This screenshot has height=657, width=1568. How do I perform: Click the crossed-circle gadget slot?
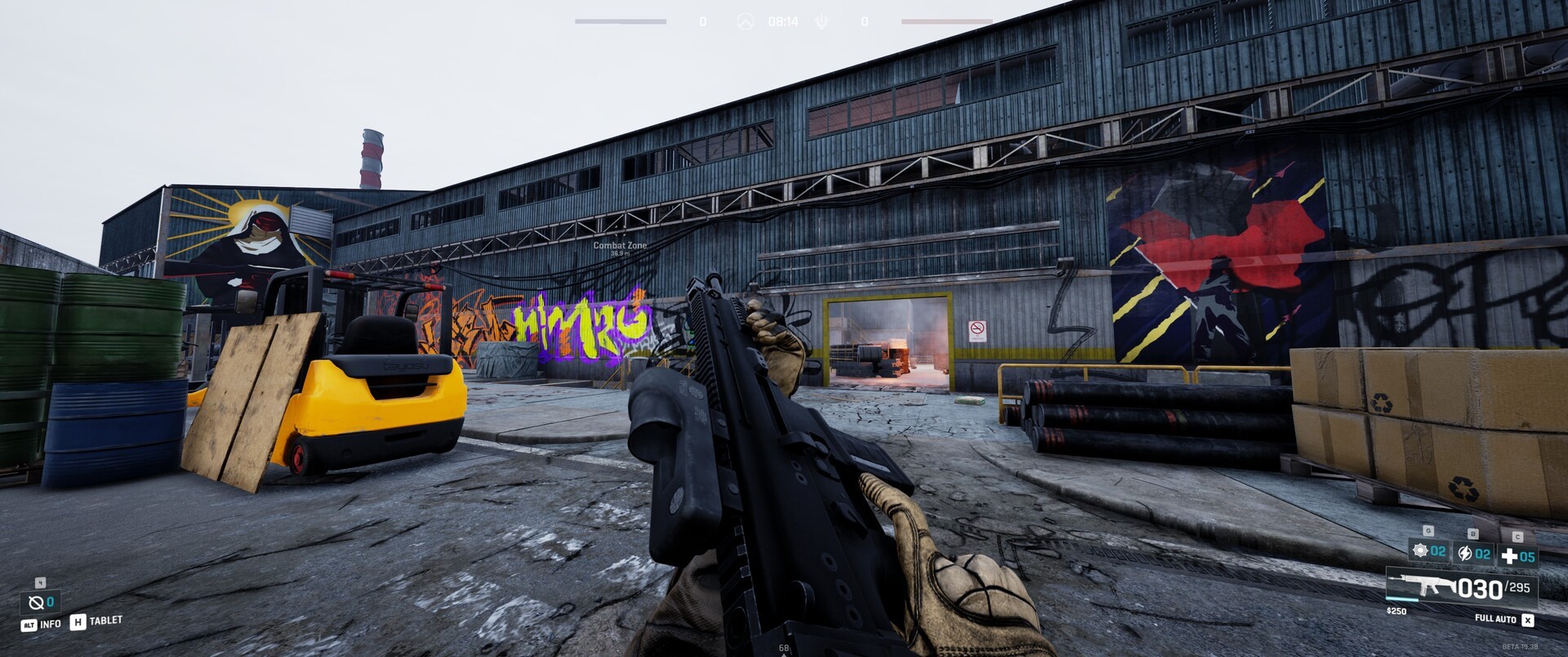pyautogui.click(x=40, y=602)
